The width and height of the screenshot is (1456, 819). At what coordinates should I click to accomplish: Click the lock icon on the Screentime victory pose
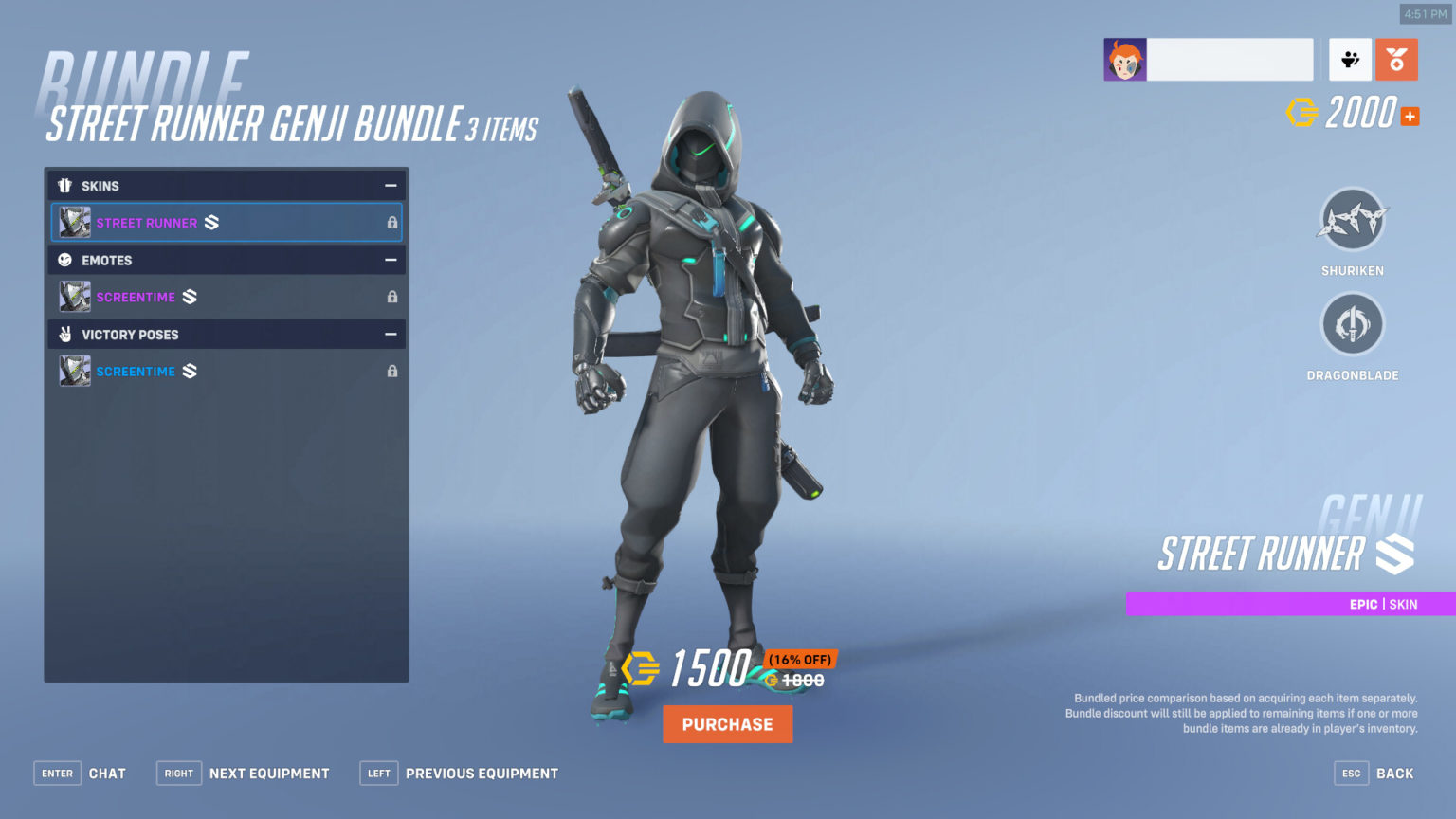[391, 371]
